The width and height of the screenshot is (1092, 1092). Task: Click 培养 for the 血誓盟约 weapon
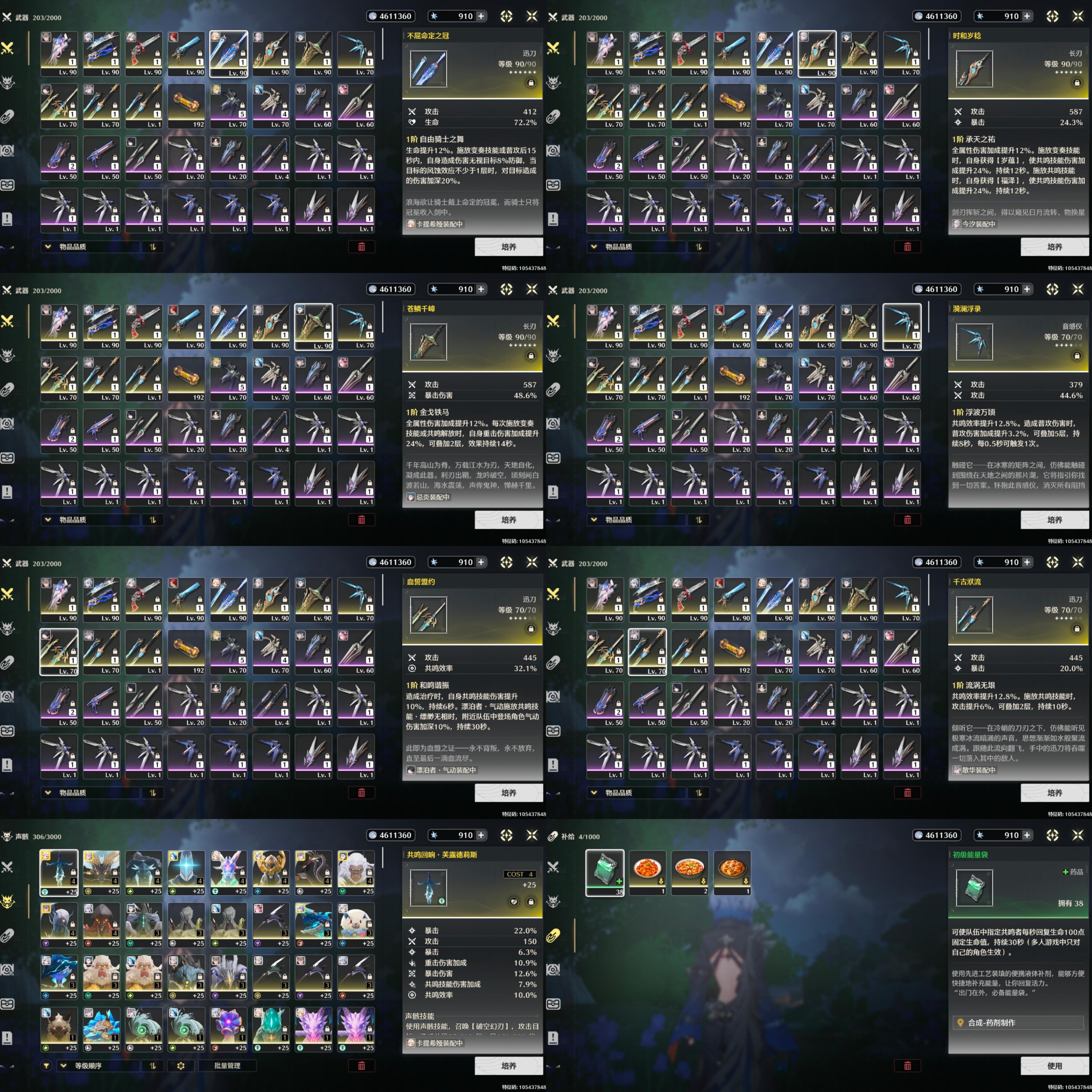coord(508,792)
